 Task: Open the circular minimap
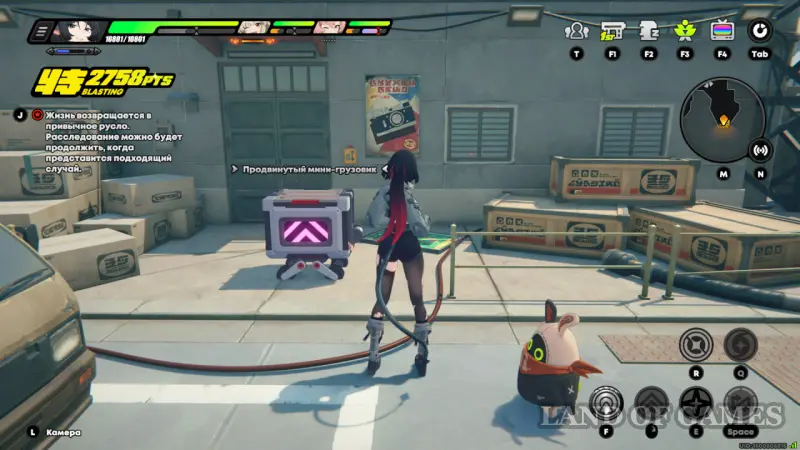click(x=721, y=120)
